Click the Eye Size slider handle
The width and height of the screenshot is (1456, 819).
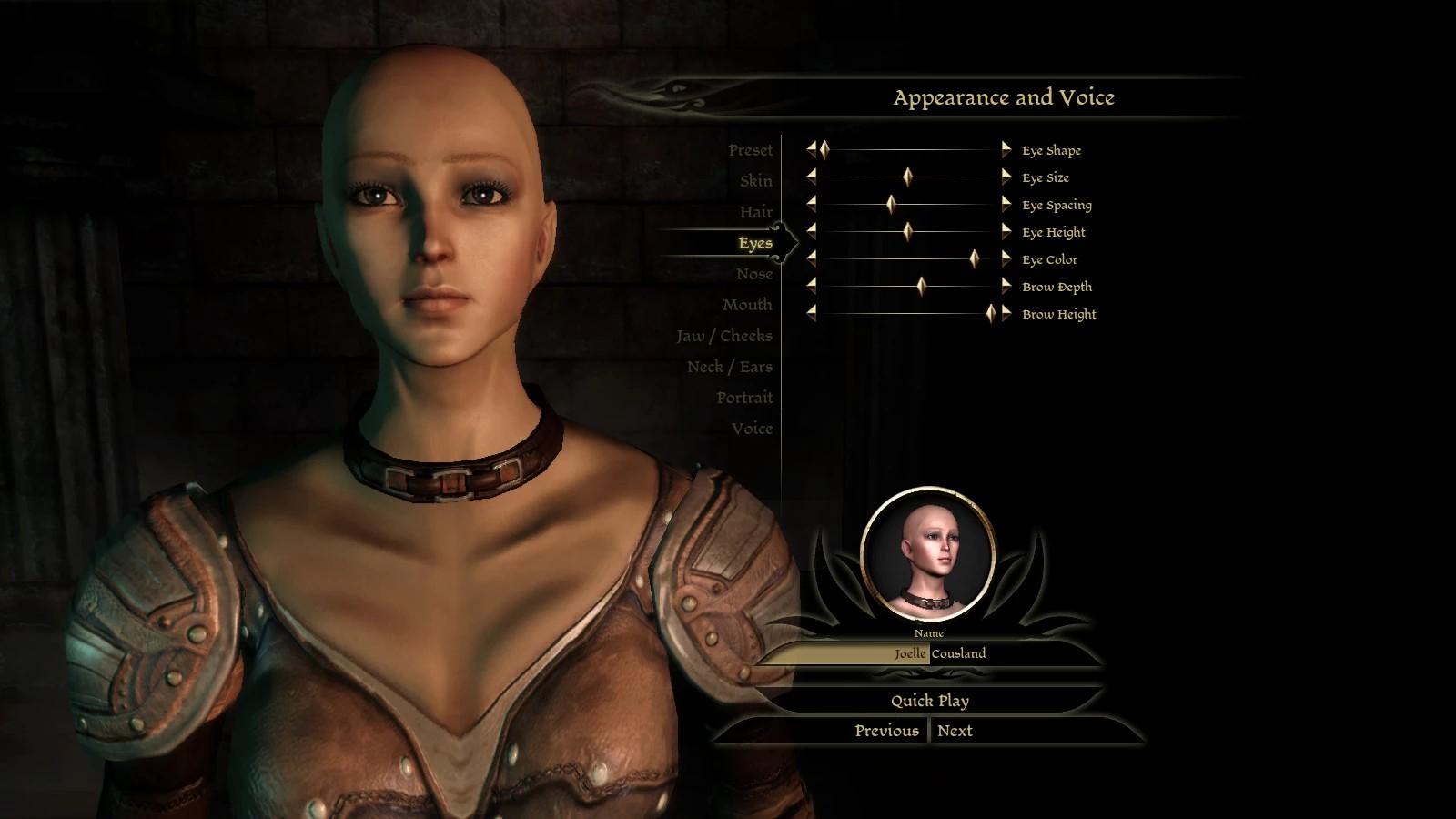coord(907,177)
